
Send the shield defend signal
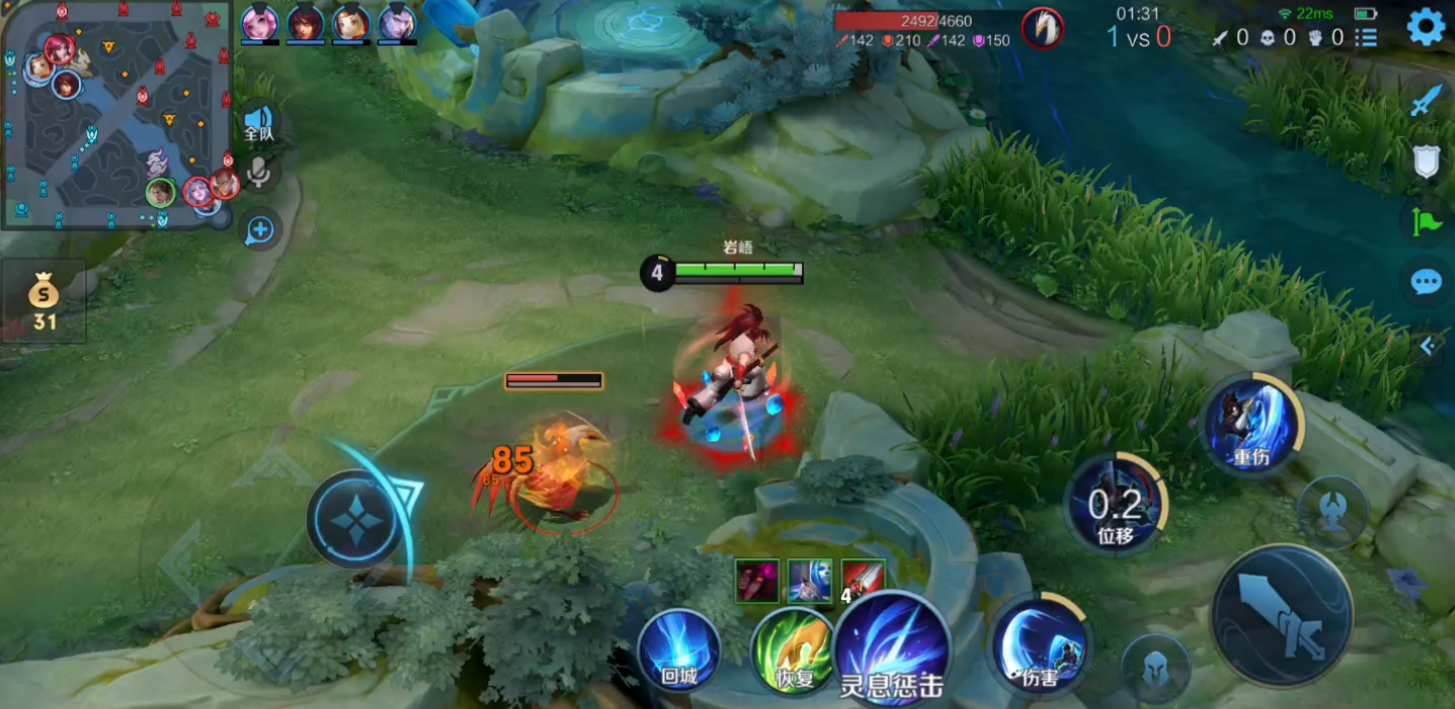tap(1427, 161)
